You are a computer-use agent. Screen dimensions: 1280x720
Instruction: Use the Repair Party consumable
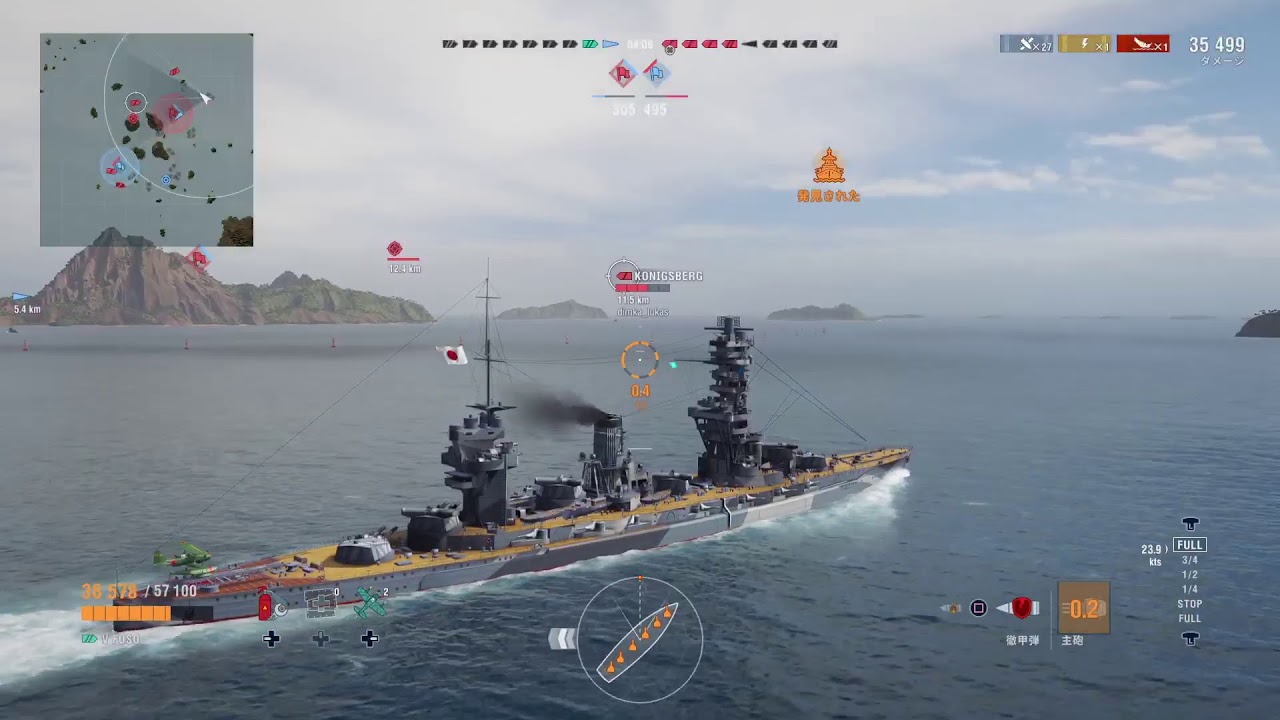pos(320,603)
